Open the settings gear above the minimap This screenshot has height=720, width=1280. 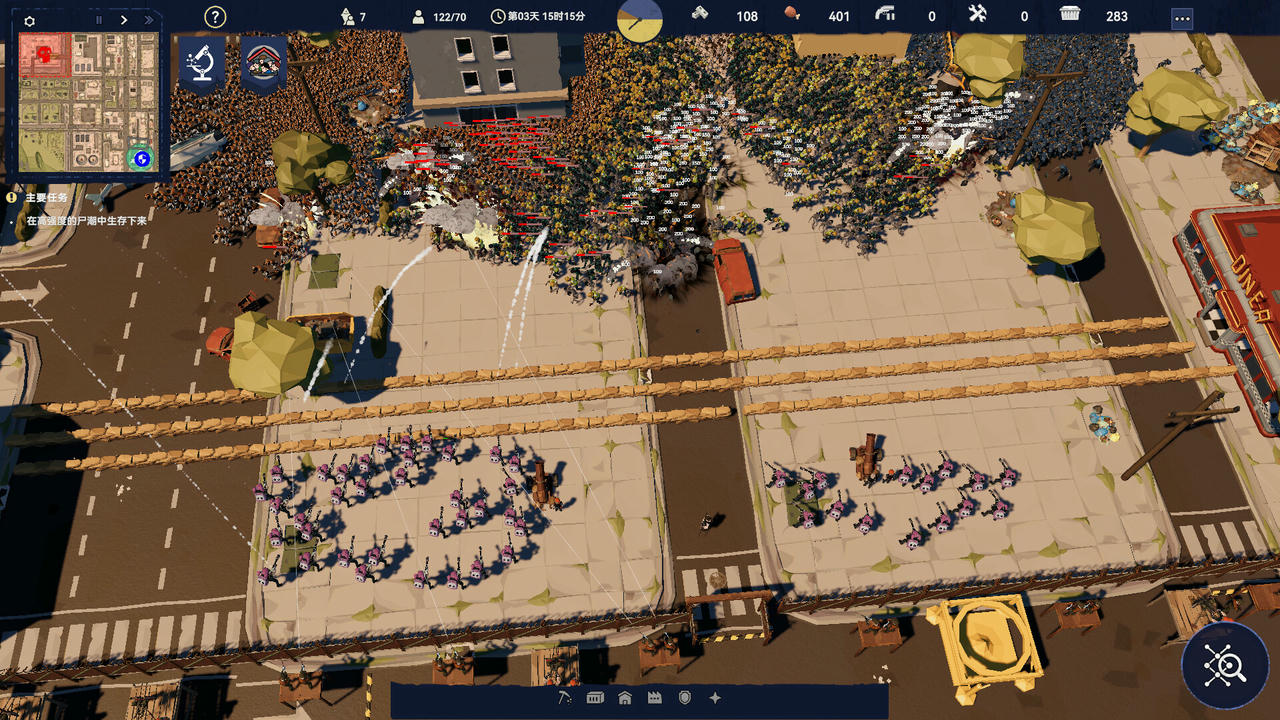pyautogui.click(x=29, y=21)
